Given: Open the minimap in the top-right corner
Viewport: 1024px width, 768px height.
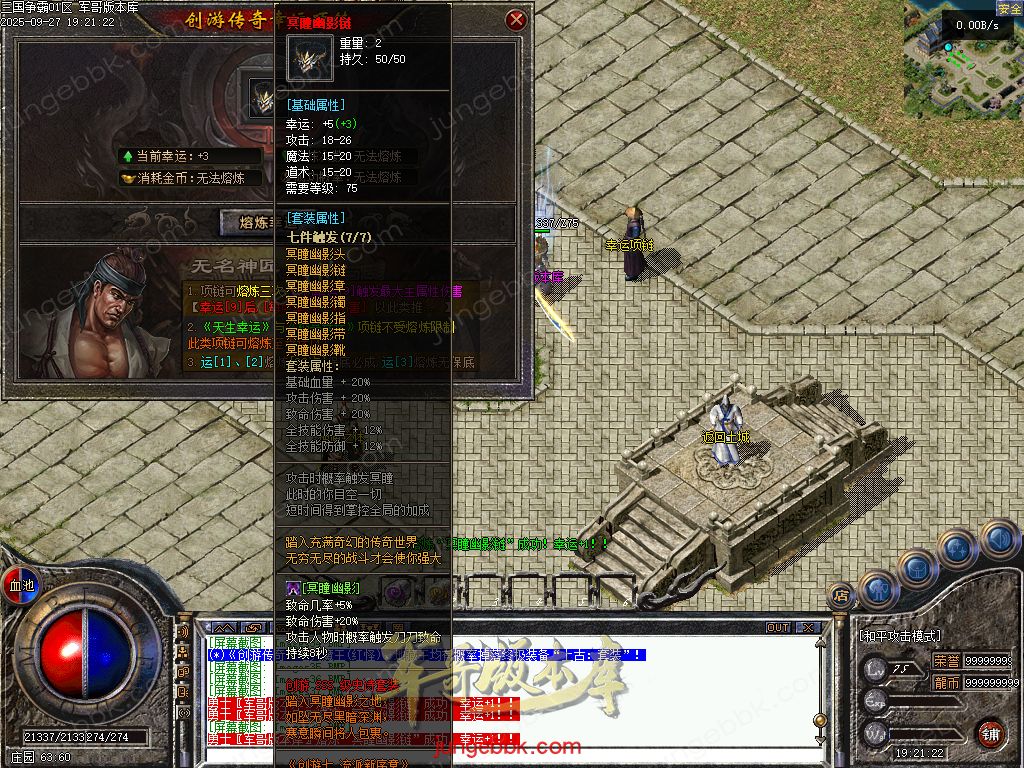Looking at the screenshot, I should pos(962,55).
